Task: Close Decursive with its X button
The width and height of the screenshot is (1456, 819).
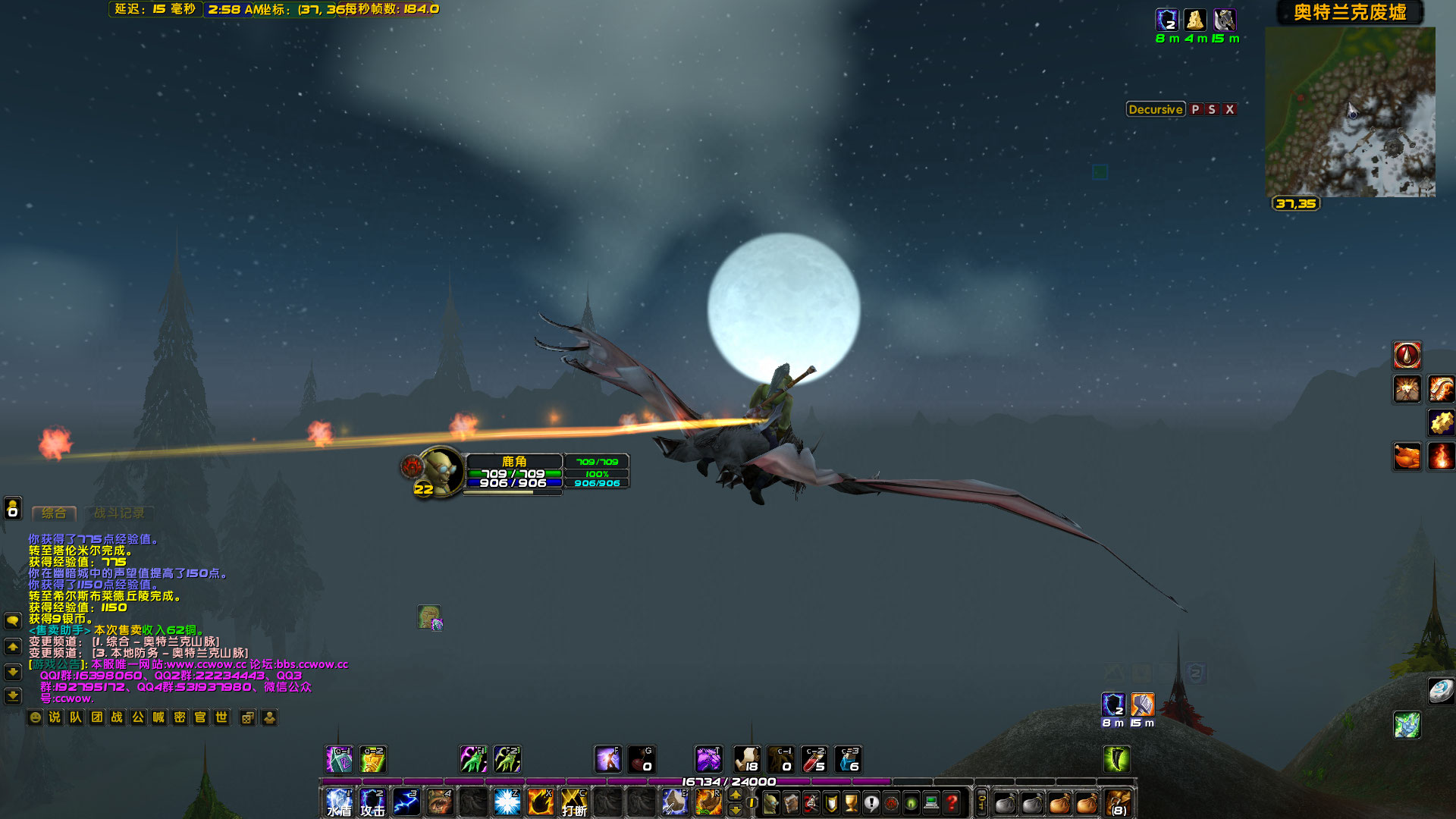Action: (x=1230, y=109)
